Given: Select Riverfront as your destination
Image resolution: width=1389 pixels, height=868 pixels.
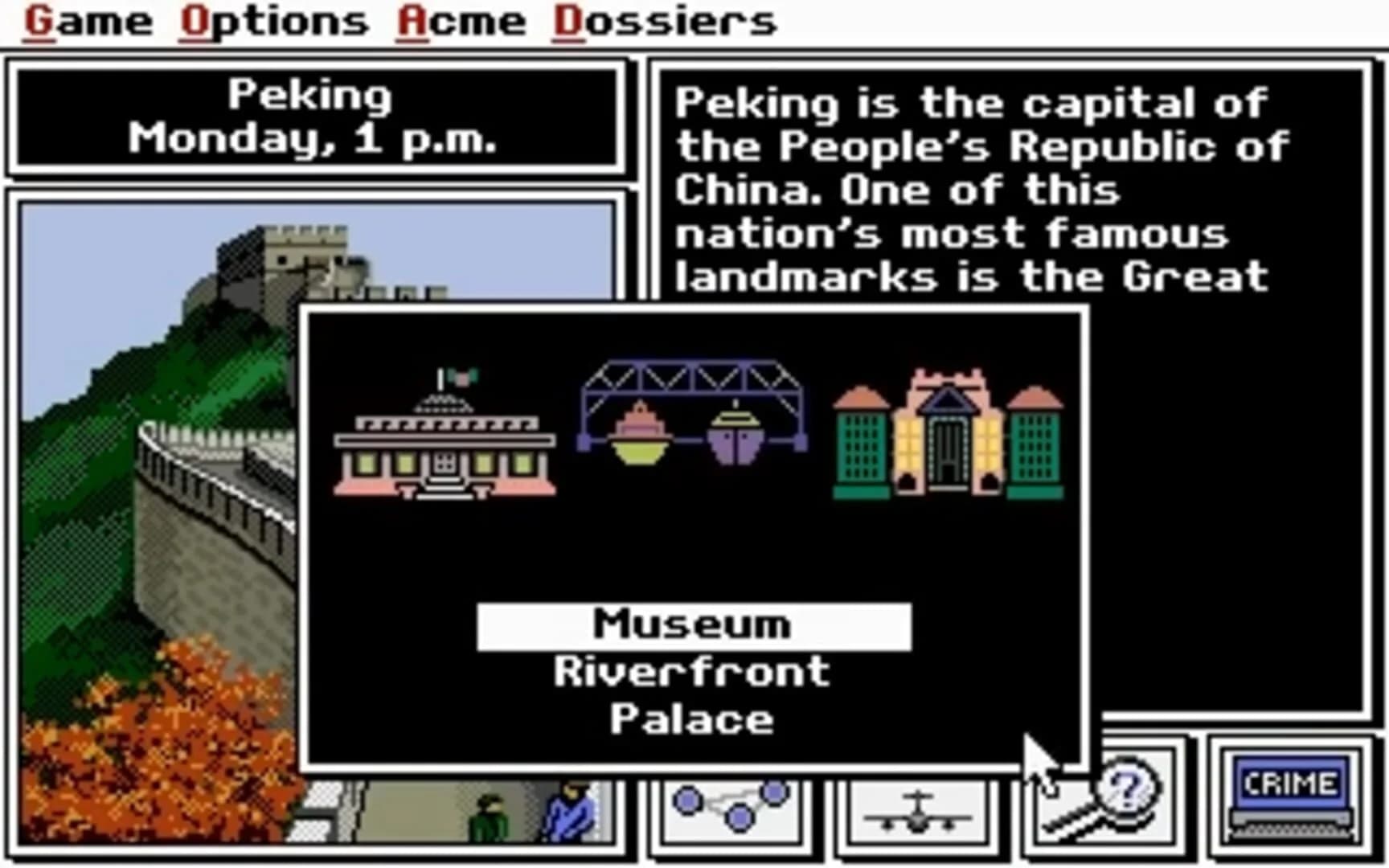Looking at the screenshot, I should (x=693, y=669).
